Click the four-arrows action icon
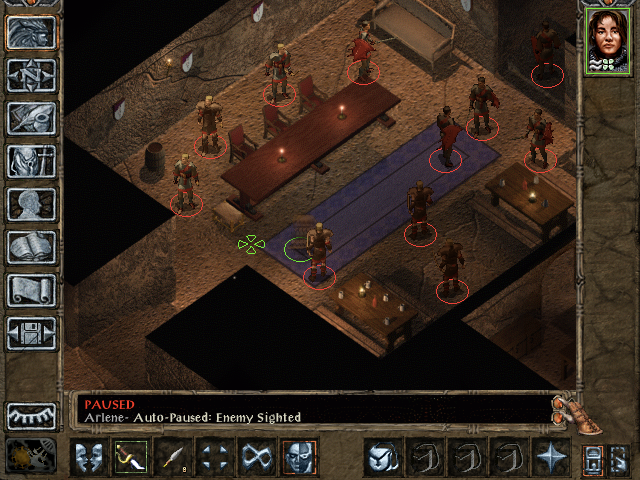640x480 pixels. point(214,457)
